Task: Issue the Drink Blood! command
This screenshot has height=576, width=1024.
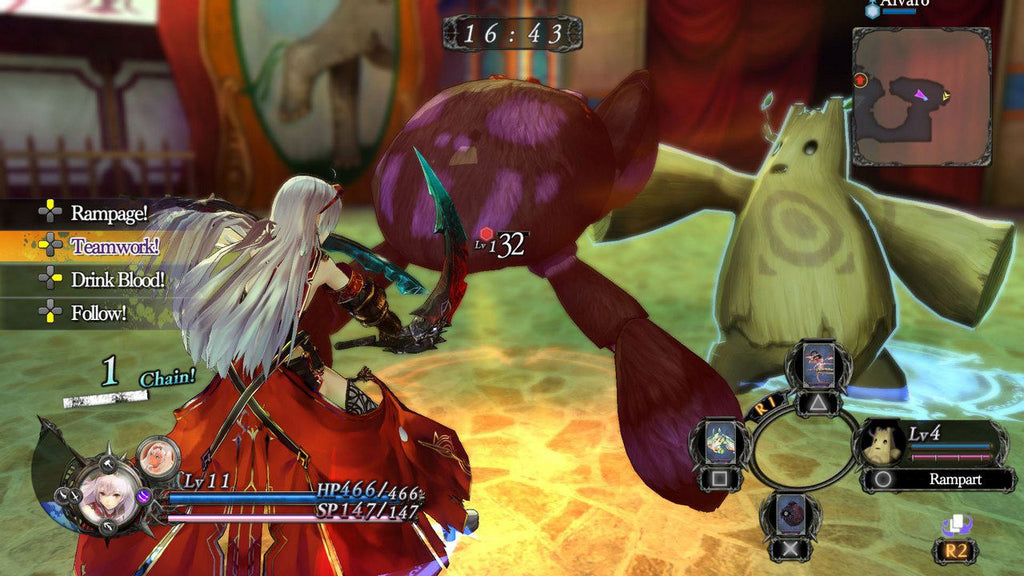Action: click(x=116, y=280)
